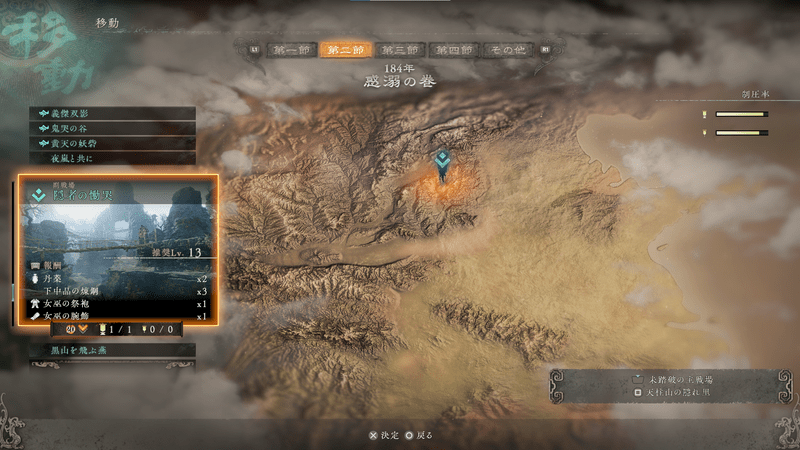800x450 pixels.
Task: Choose the 義傑双影 mission entry
Action: pyautogui.click(x=112, y=114)
